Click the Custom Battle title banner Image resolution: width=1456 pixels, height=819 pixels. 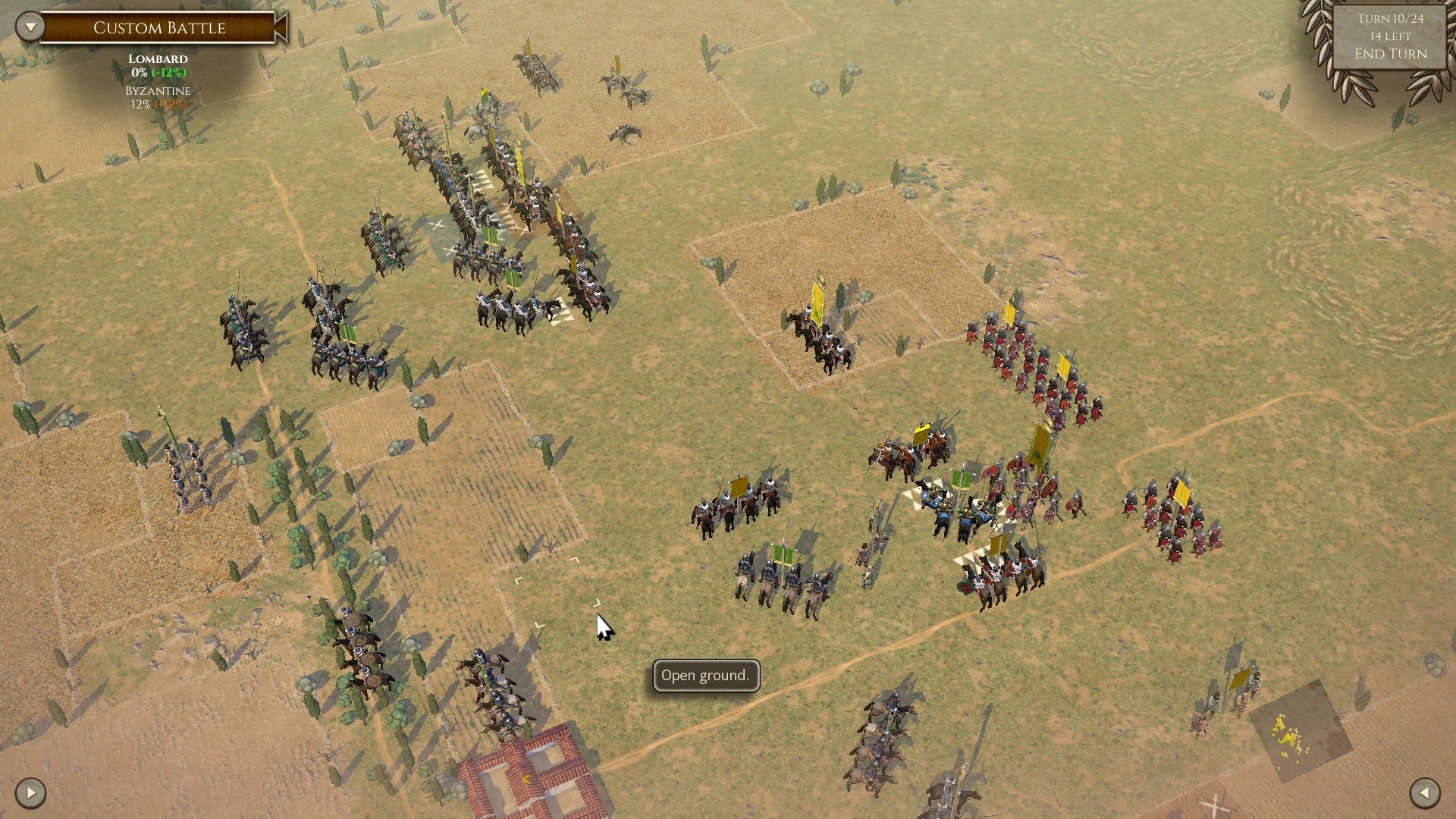coord(159,27)
